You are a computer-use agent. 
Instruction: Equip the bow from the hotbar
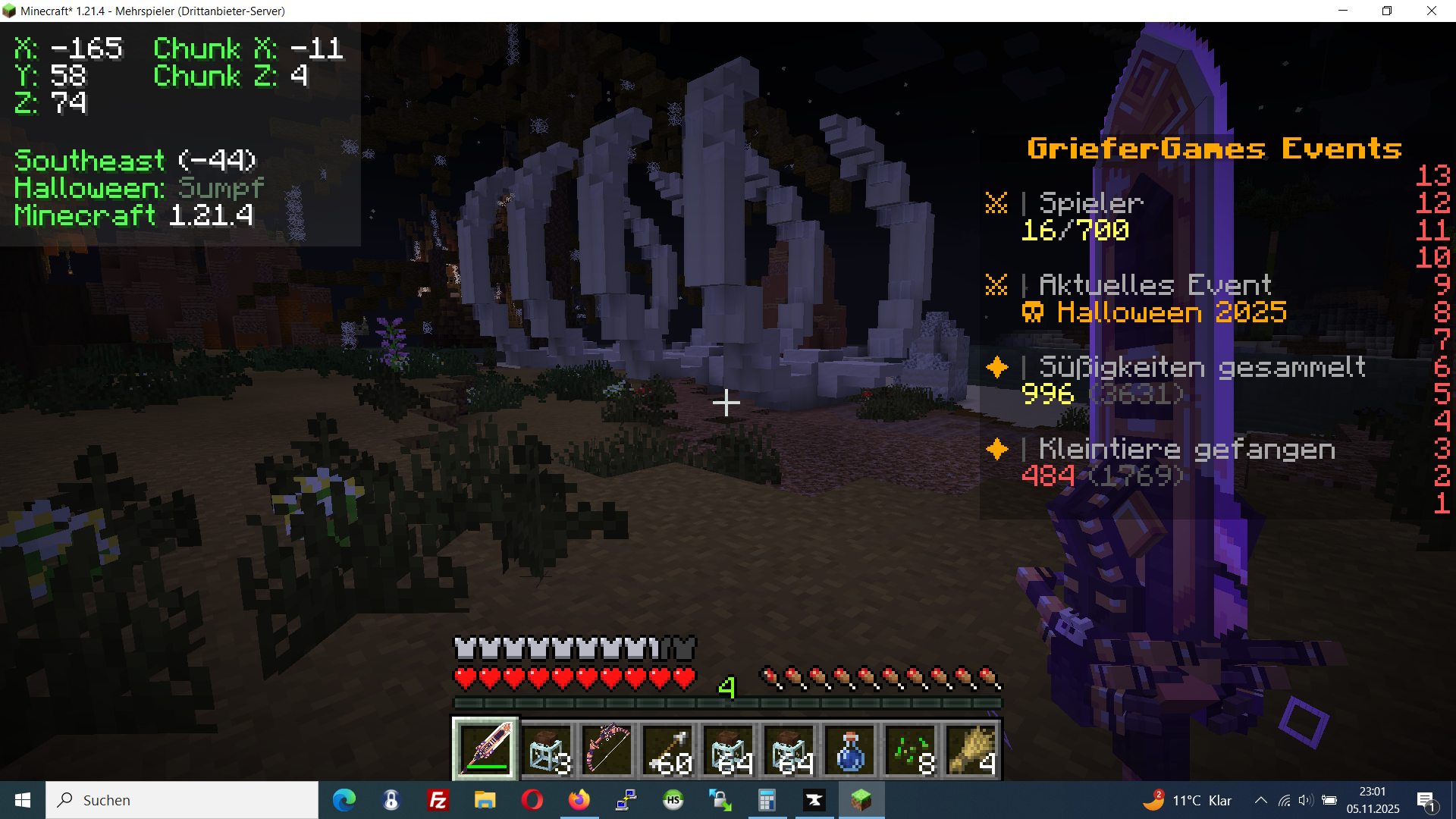click(x=607, y=749)
